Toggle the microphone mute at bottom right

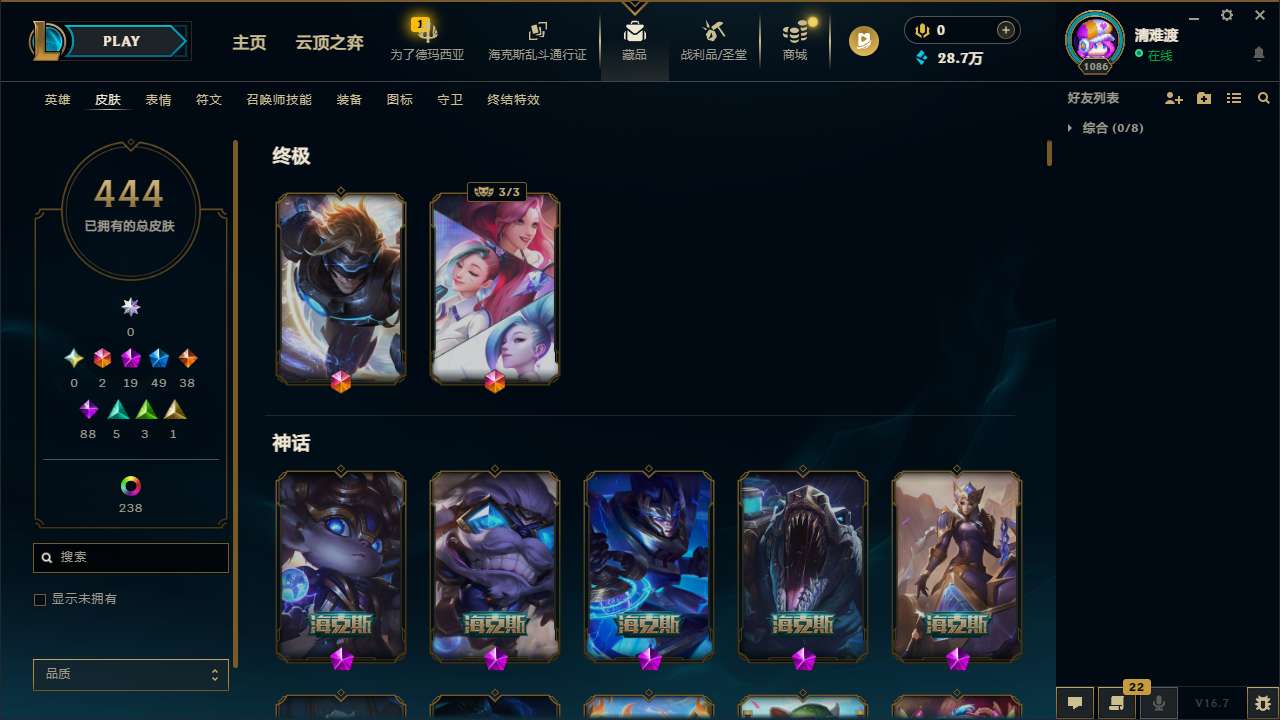coord(1159,703)
